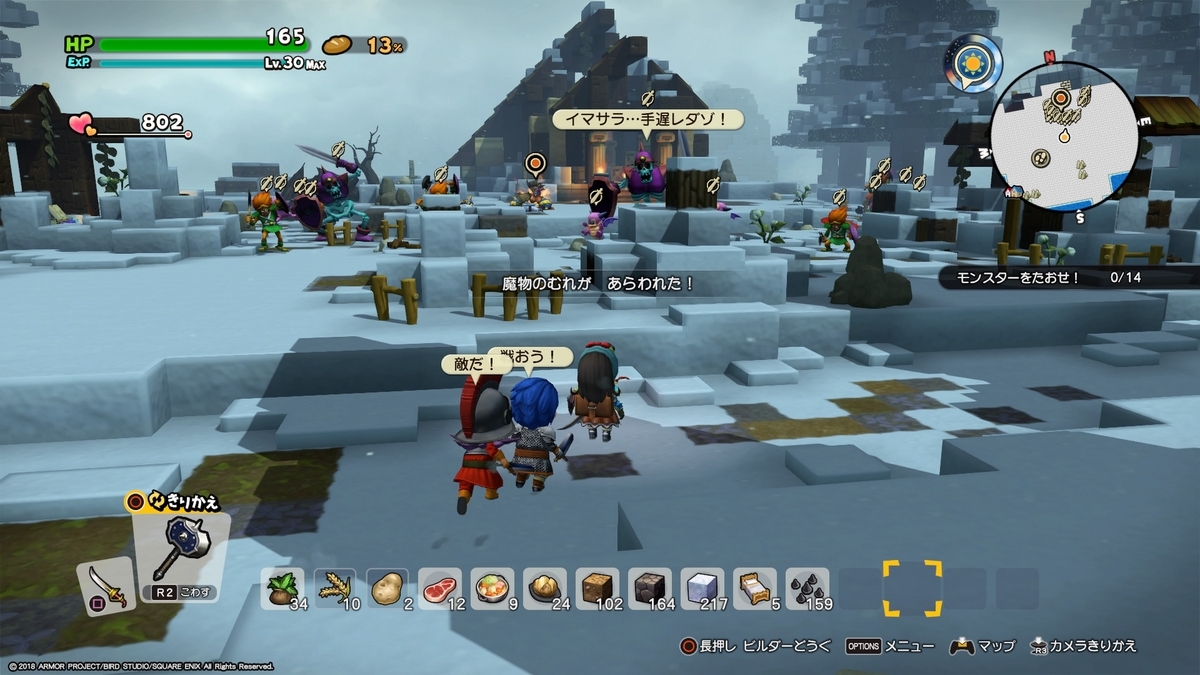
Task: Select the black coal pile slot
Action: click(806, 588)
